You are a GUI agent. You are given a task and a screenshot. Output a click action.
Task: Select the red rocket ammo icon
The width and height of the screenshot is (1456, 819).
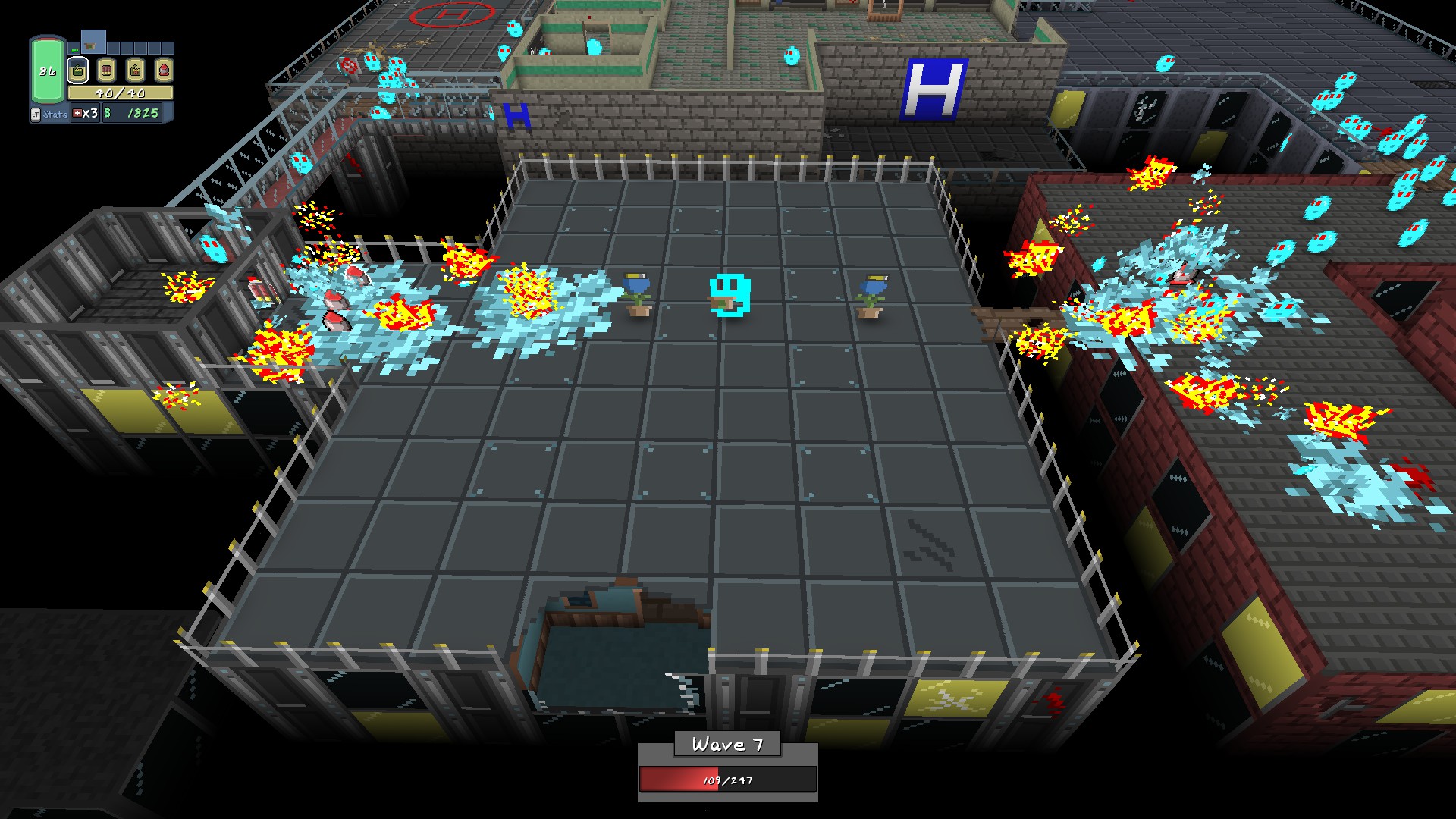(x=165, y=70)
